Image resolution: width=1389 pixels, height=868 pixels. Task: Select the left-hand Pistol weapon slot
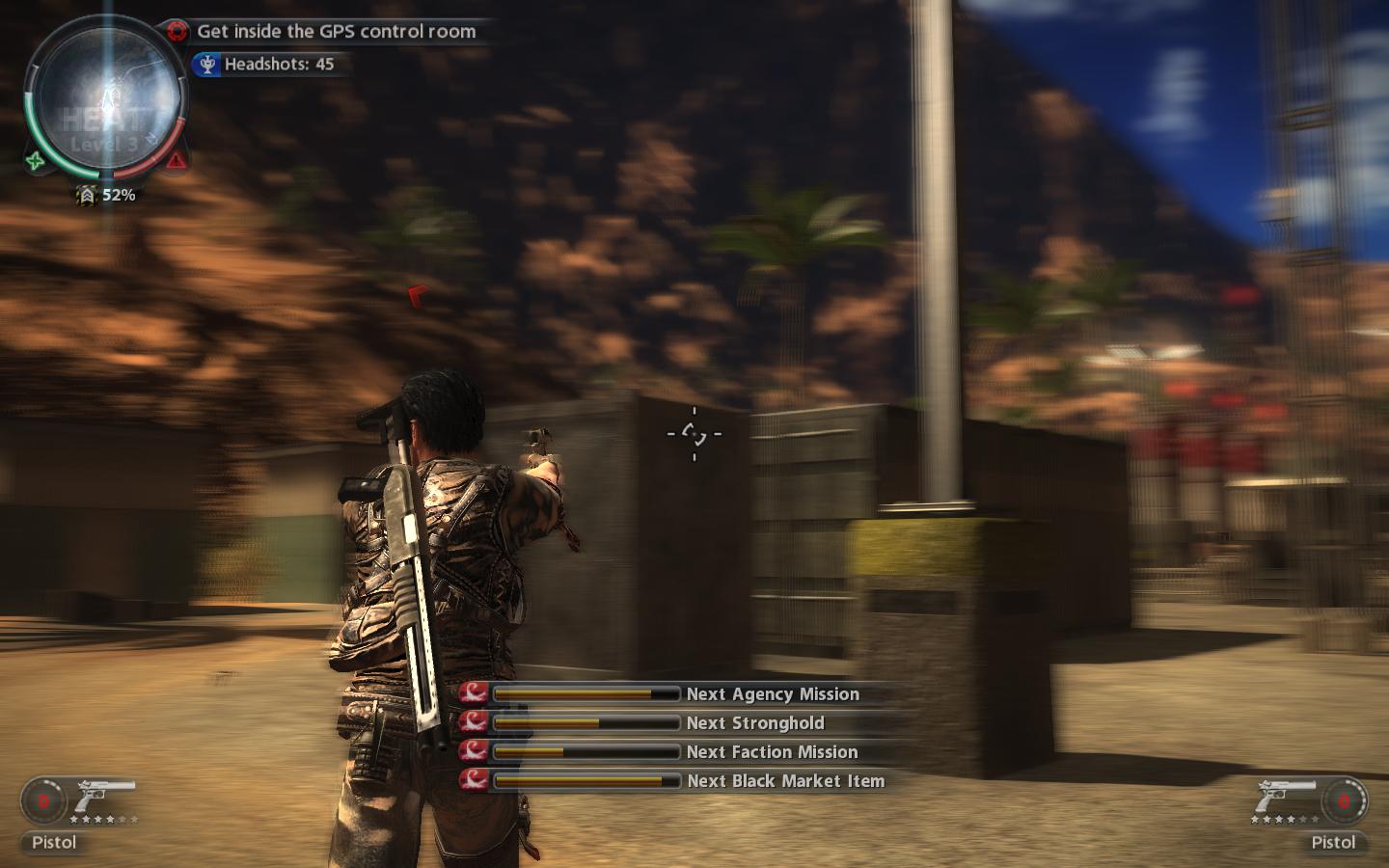click(77, 808)
